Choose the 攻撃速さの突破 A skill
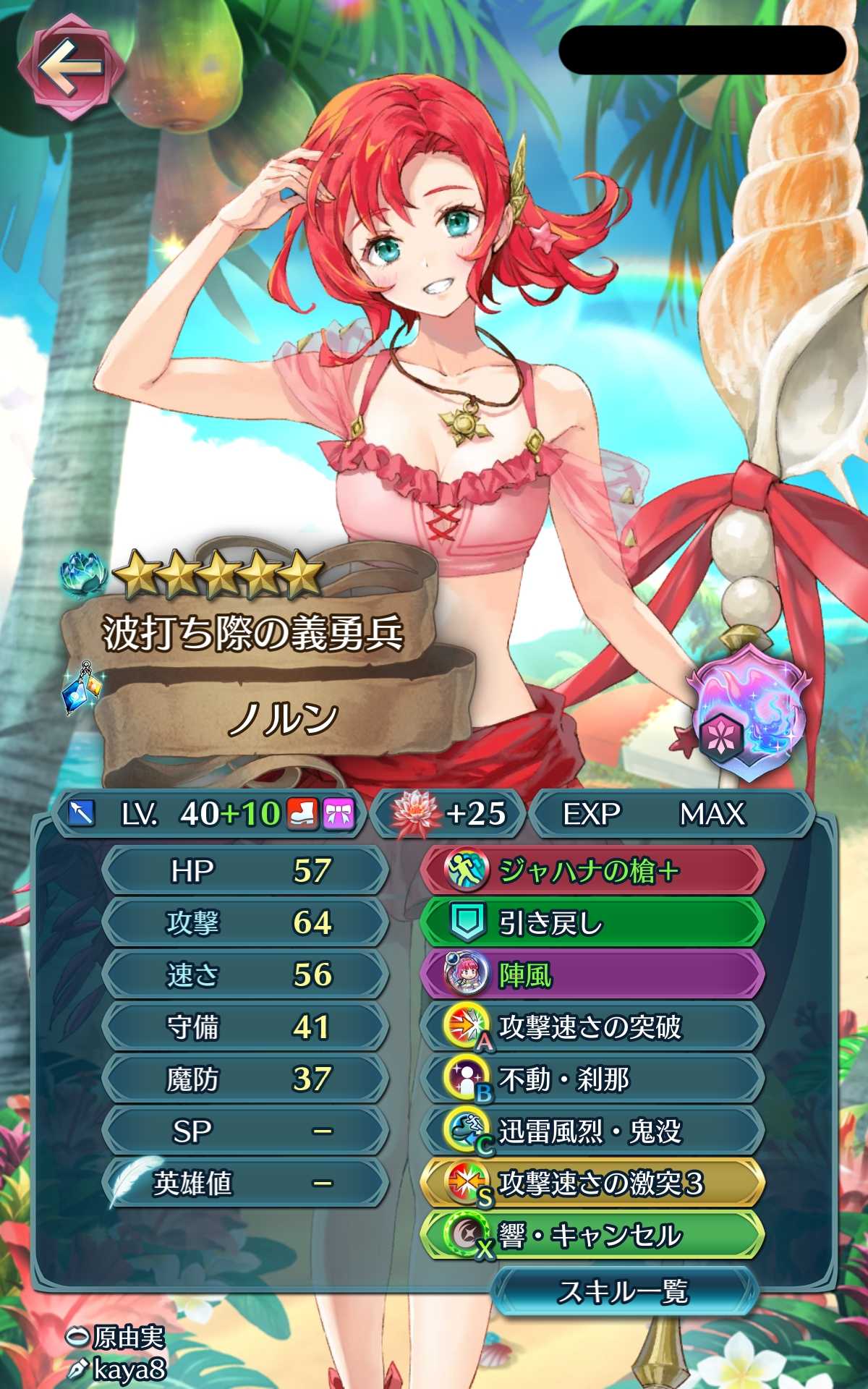Viewport: 868px width, 1389px height. [592, 1027]
